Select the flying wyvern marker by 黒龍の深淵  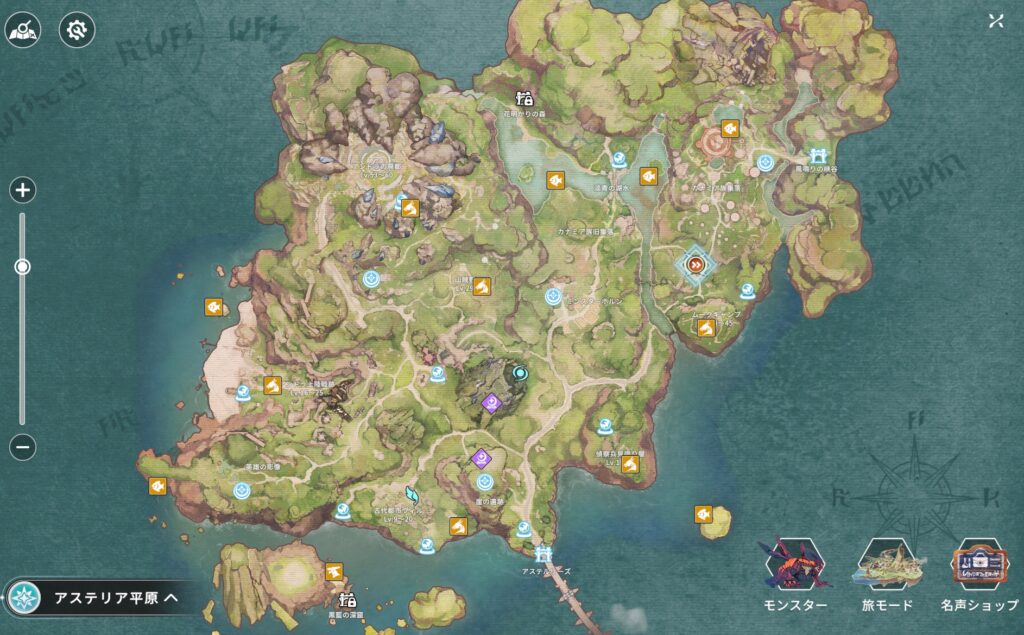[334, 570]
